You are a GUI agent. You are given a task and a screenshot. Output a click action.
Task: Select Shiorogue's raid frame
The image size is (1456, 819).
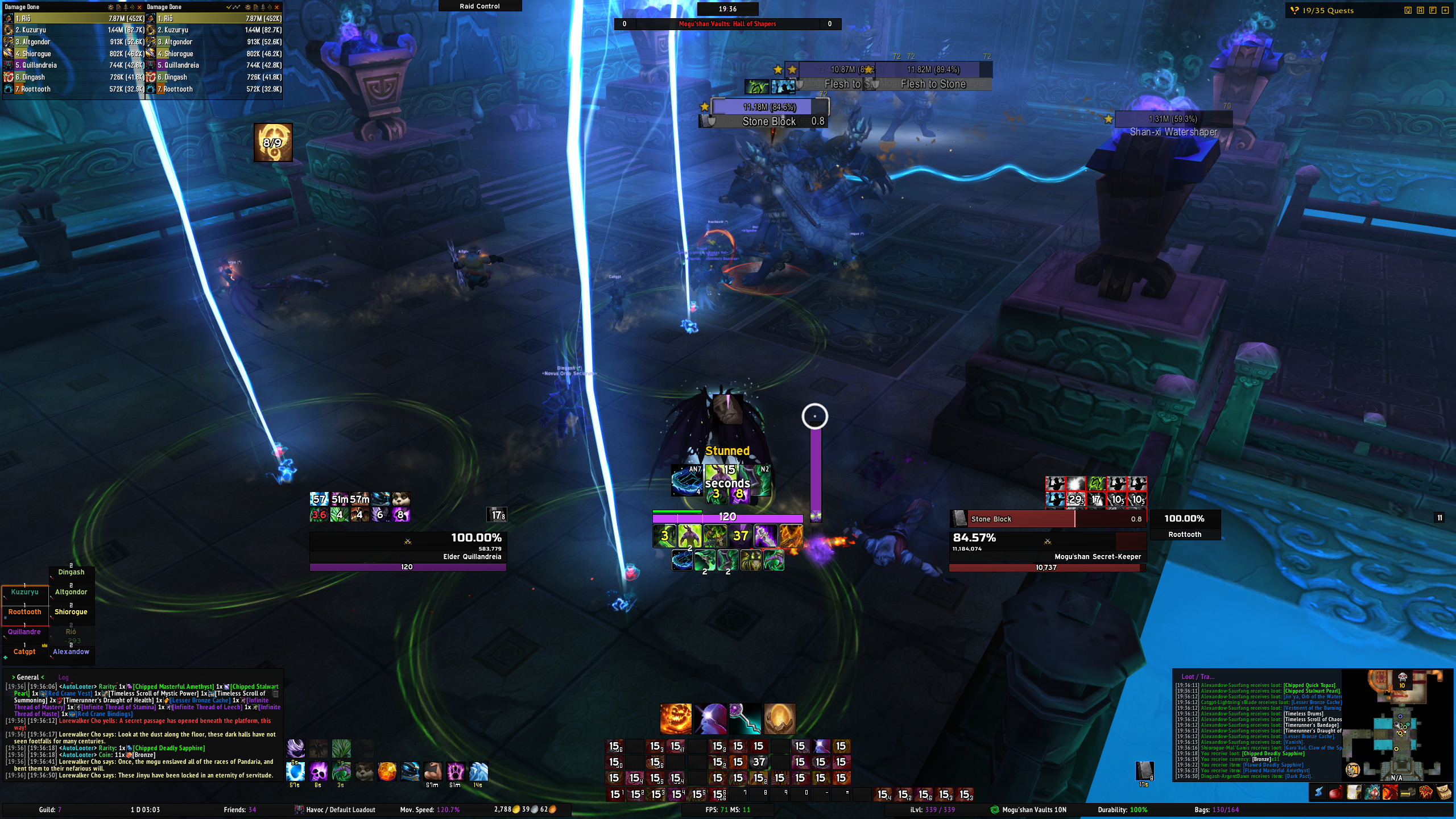[71, 613]
